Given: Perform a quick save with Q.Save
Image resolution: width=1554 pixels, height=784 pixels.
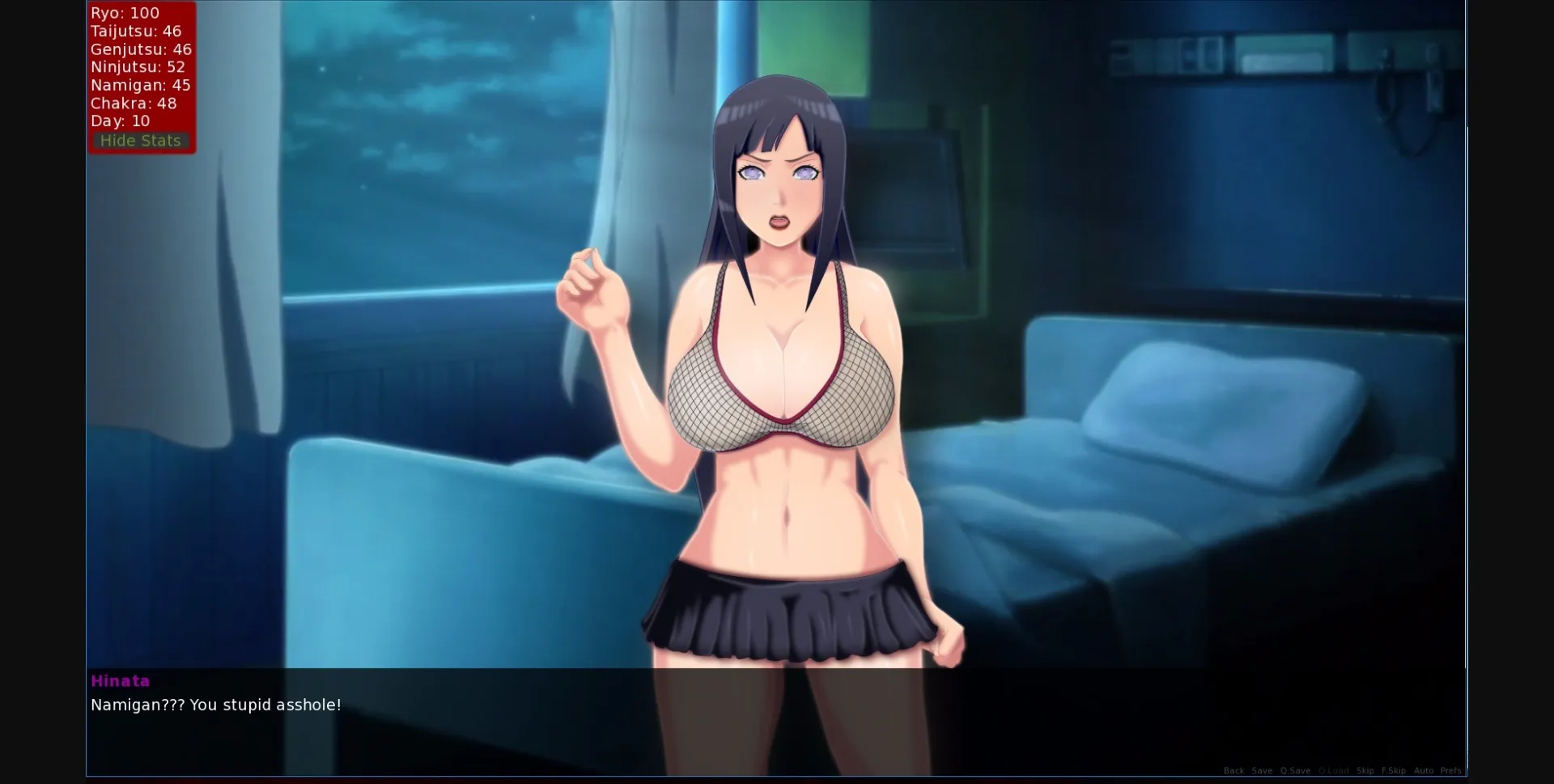Looking at the screenshot, I should [x=1295, y=770].
